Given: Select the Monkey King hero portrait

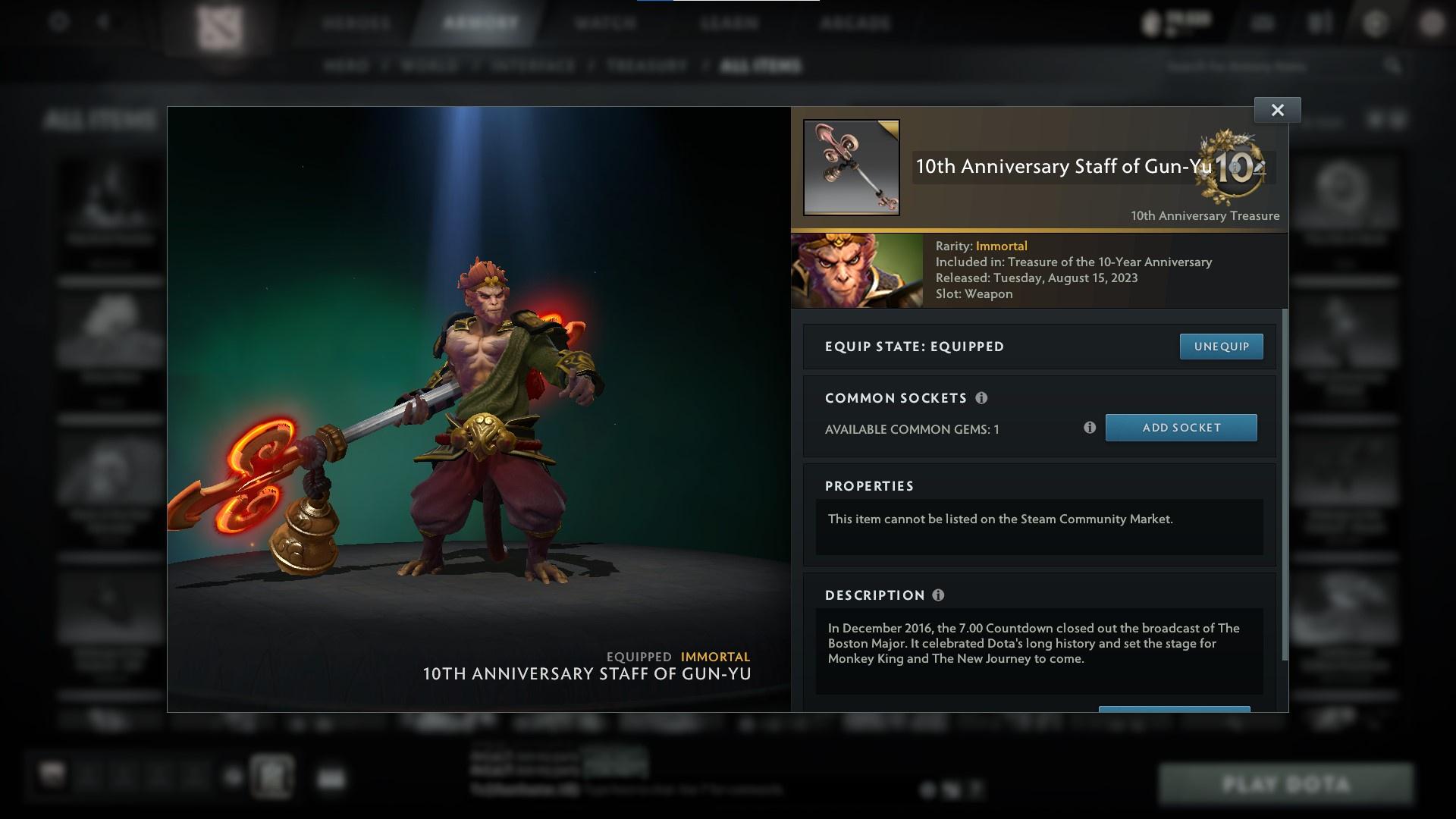Looking at the screenshot, I should [x=856, y=270].
